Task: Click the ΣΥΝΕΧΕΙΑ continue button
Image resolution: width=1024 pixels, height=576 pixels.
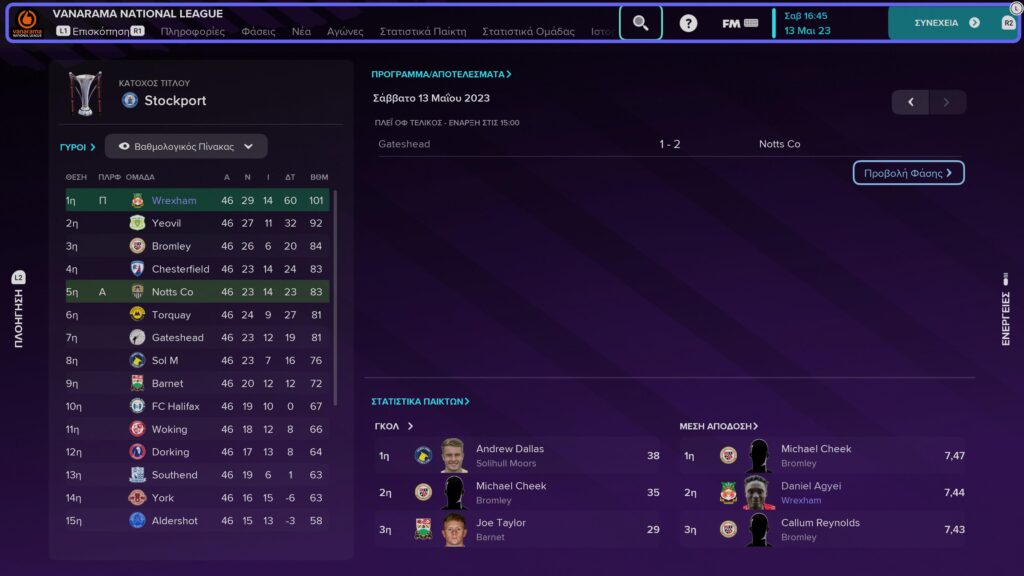Action: (945, 22)
